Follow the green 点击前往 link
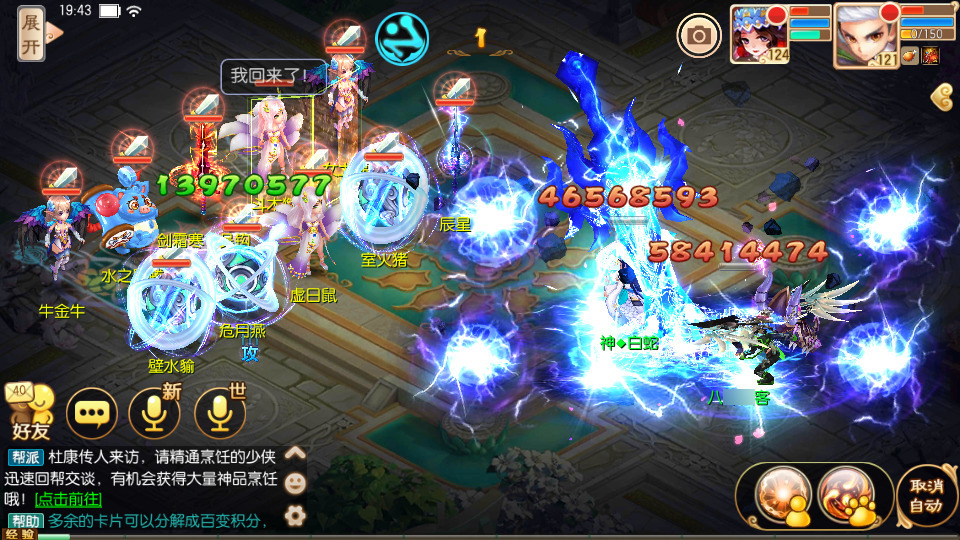This screenshot has width=960, height=540. click(x=68, y=499)
